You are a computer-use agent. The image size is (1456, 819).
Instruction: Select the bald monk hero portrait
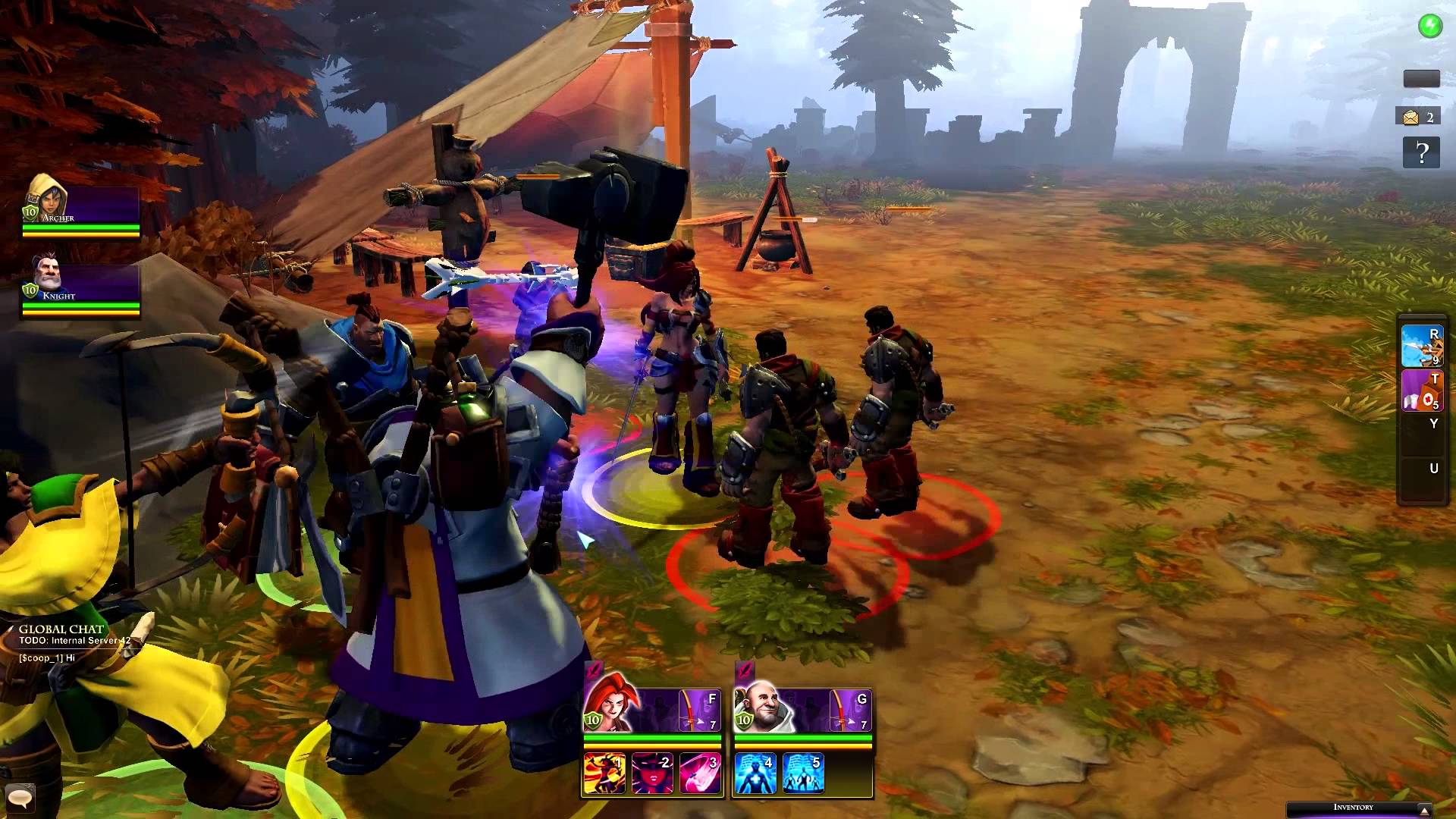pyautogui.click(x=761, y=705)
